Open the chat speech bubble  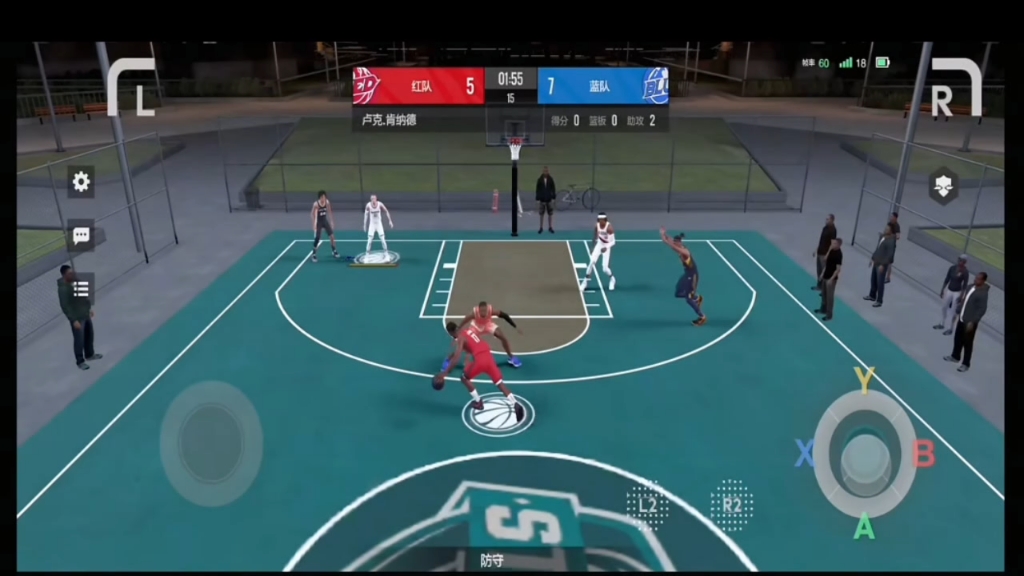pyautogui.click(x=81, y=235)
